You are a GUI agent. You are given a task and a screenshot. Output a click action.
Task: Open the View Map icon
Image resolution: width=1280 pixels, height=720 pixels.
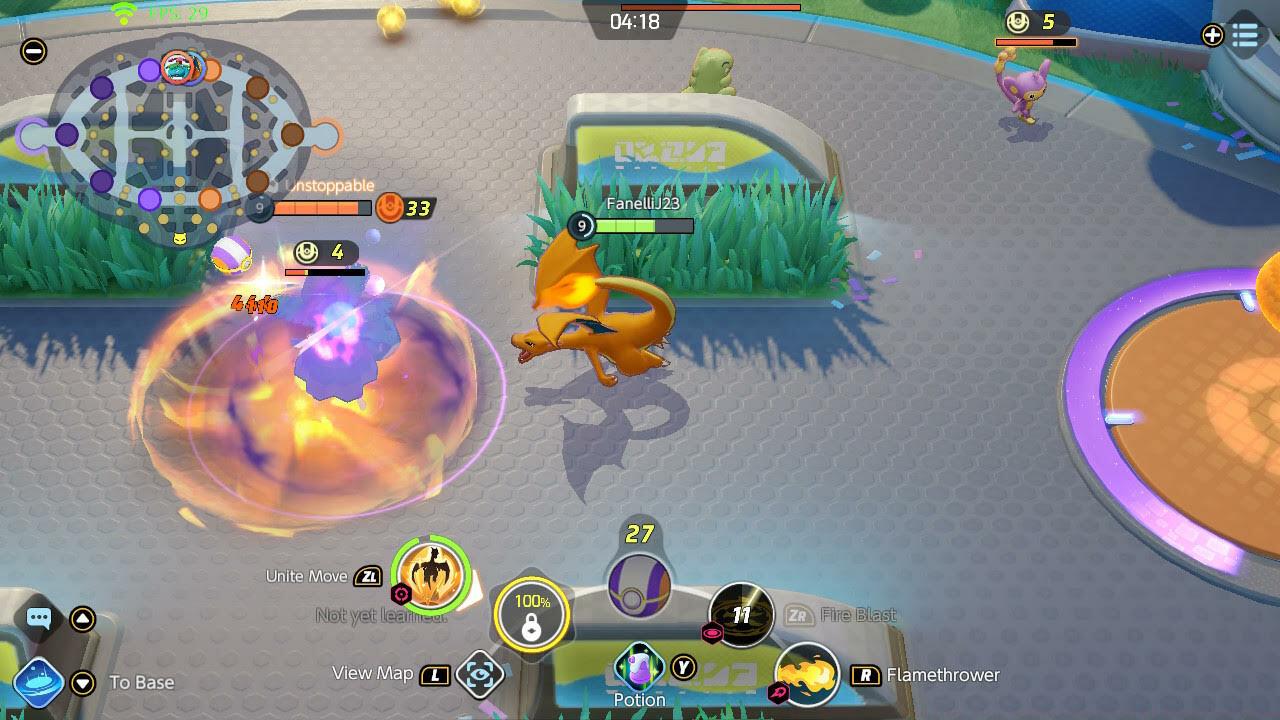(x=480, y=675)
